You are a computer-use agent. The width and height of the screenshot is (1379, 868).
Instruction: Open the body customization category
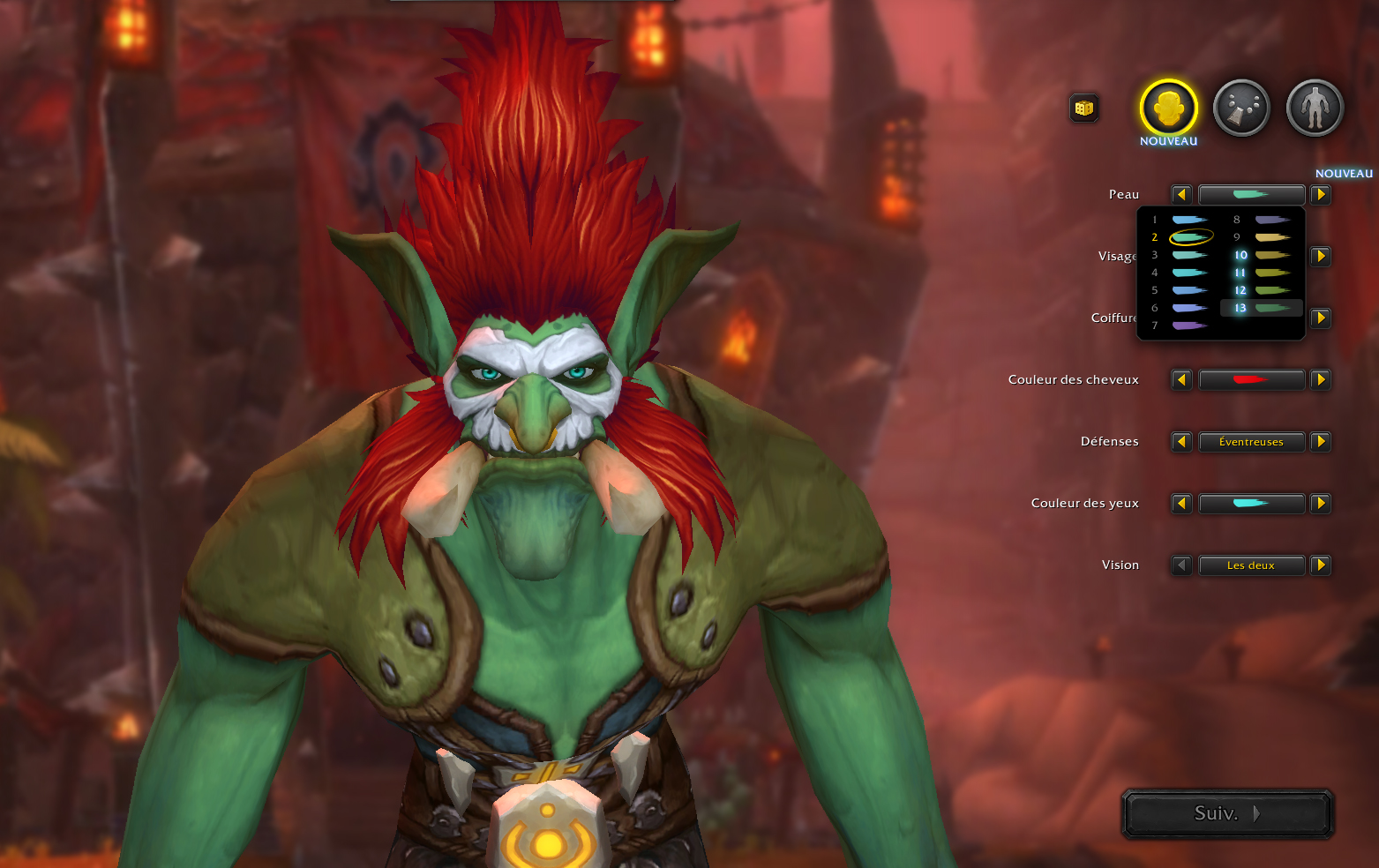click(x=1315, y=108)
